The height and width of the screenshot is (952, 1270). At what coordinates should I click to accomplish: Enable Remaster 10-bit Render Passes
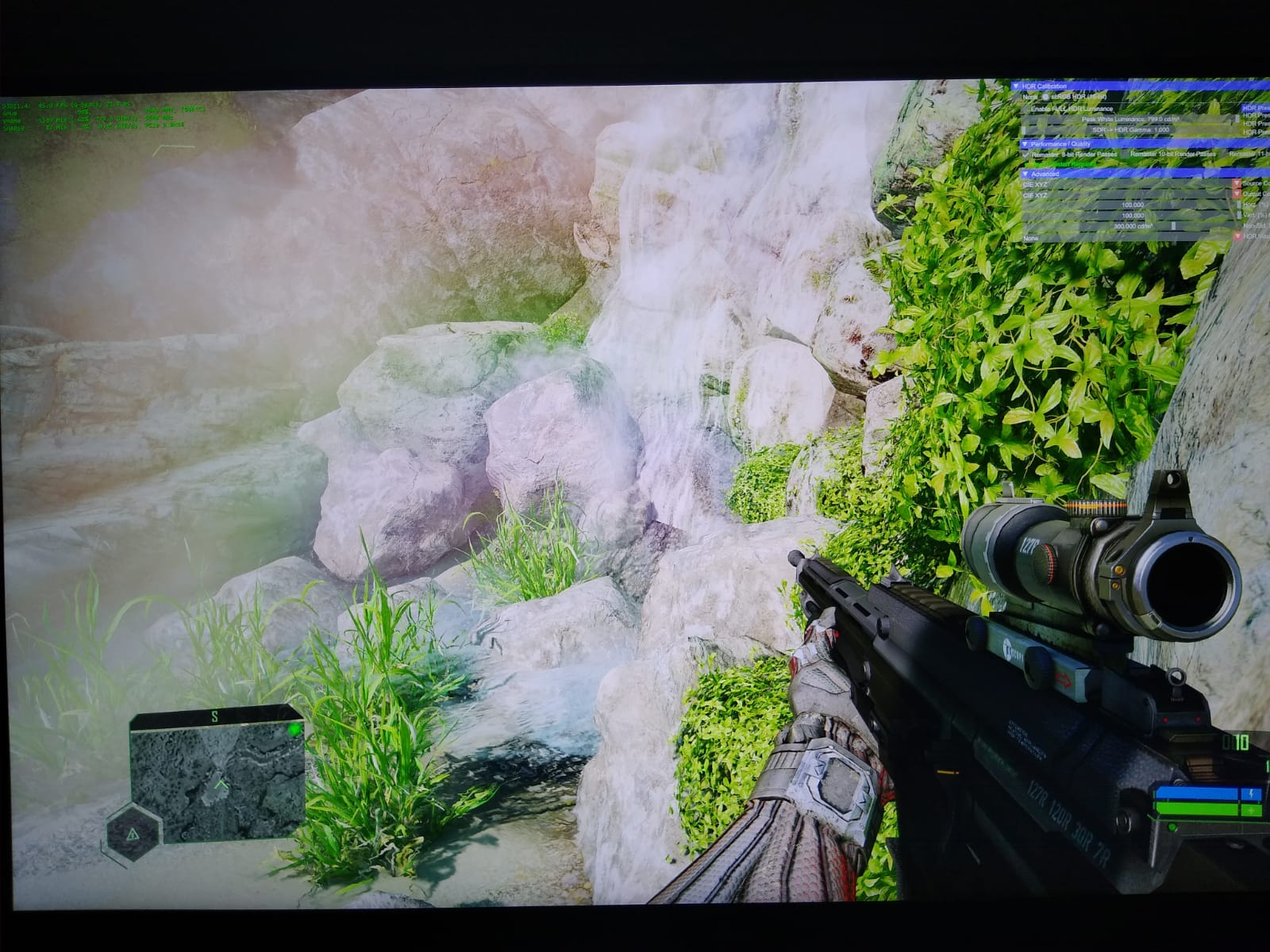click(1123, 154)
